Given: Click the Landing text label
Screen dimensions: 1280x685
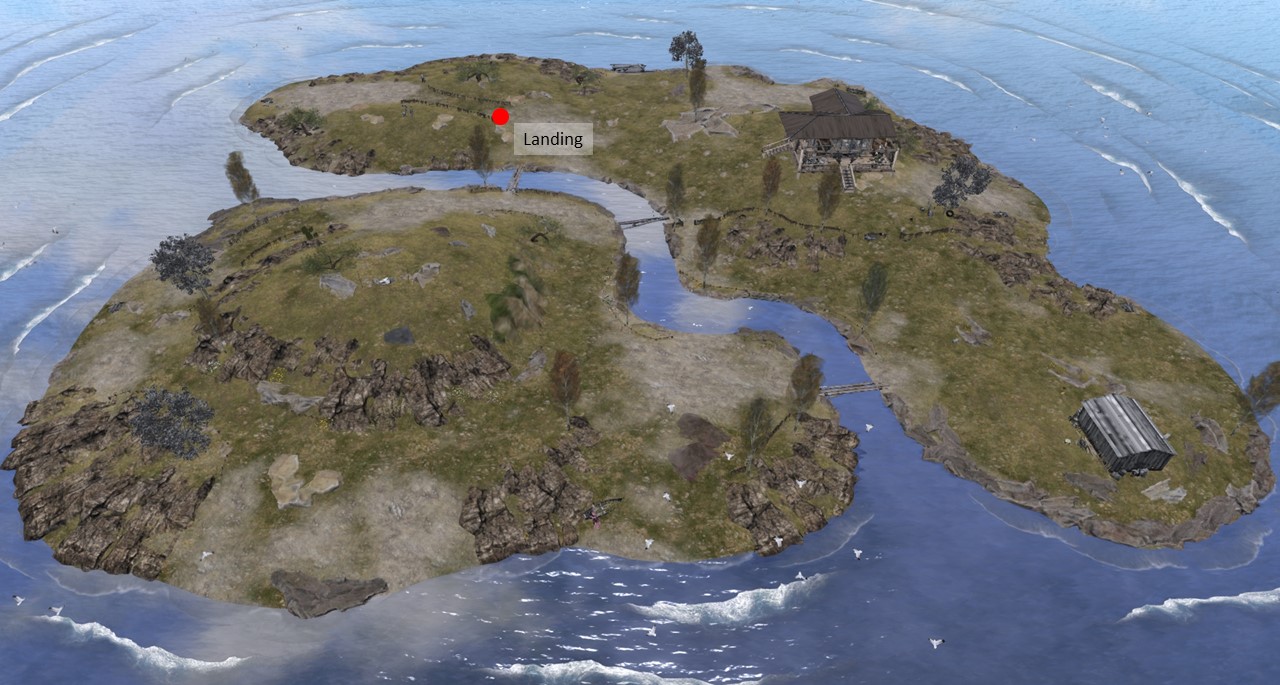Looking at the screenshot, I should pos(553,139).
